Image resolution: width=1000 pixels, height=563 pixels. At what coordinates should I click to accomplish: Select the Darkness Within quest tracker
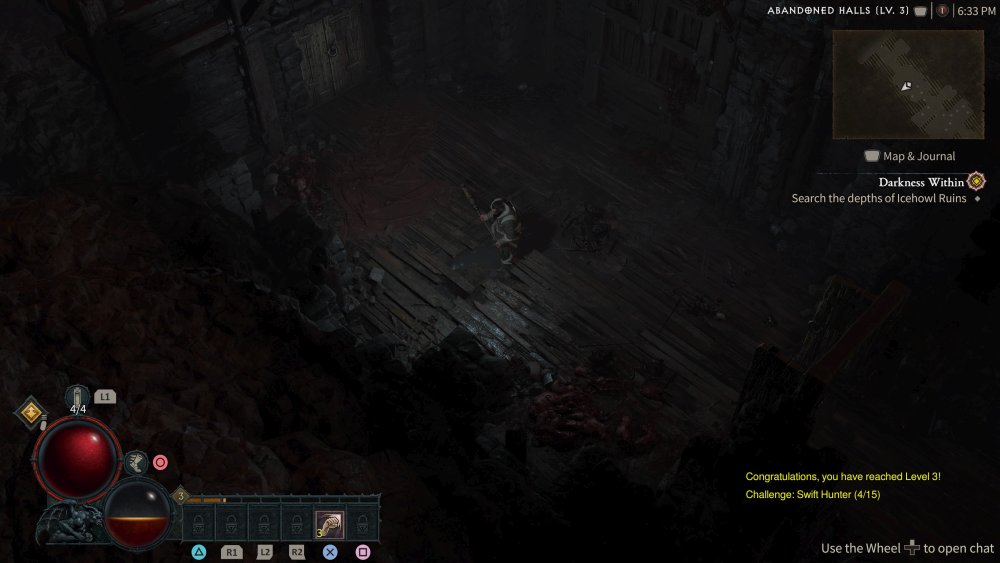[x=921, y=182]
